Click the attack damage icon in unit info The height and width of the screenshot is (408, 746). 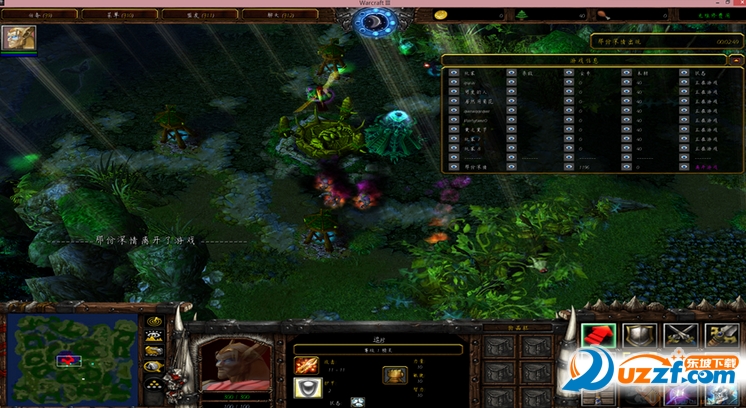pos(307,363)
